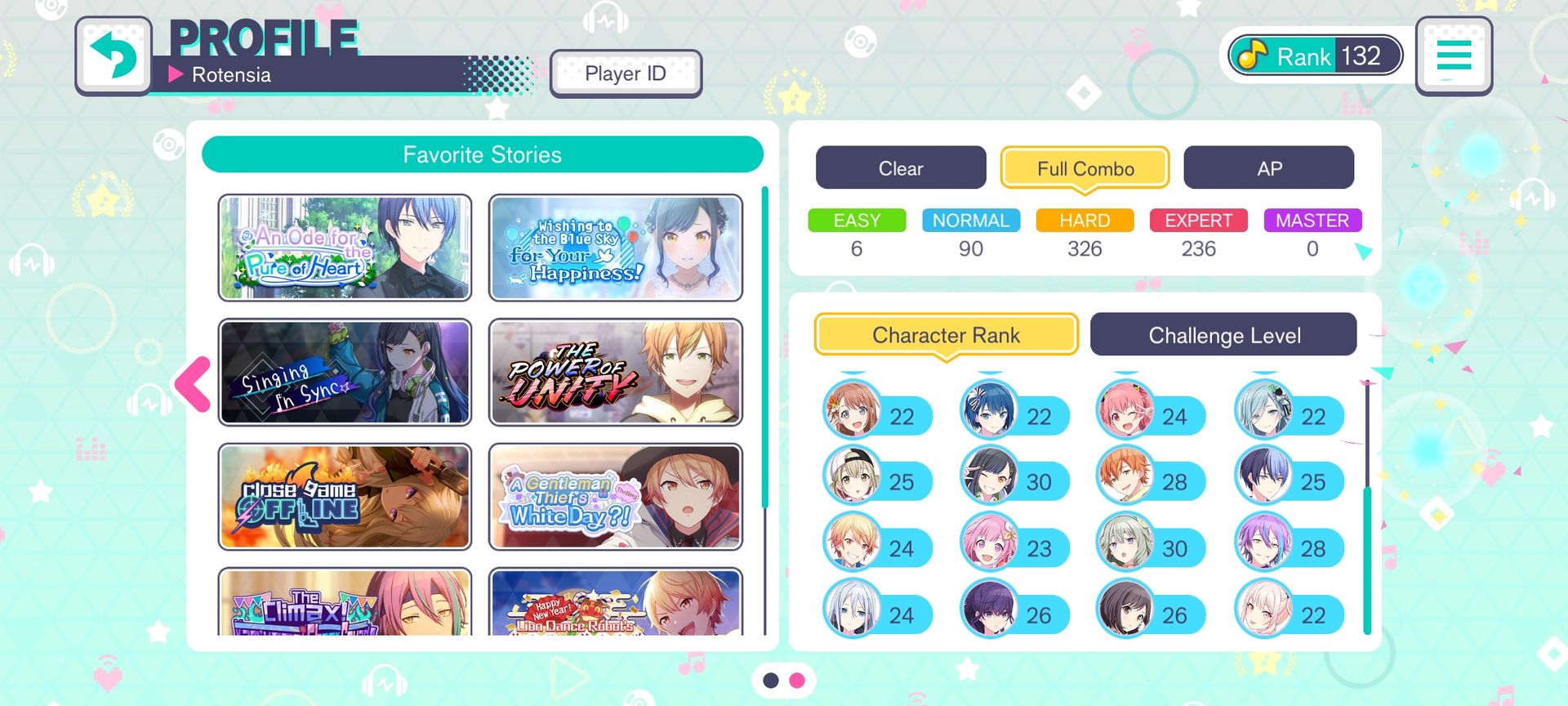Open An Ode for the Pure of Heart story
The image size is (1568, 706).
[x=345, y=248]
